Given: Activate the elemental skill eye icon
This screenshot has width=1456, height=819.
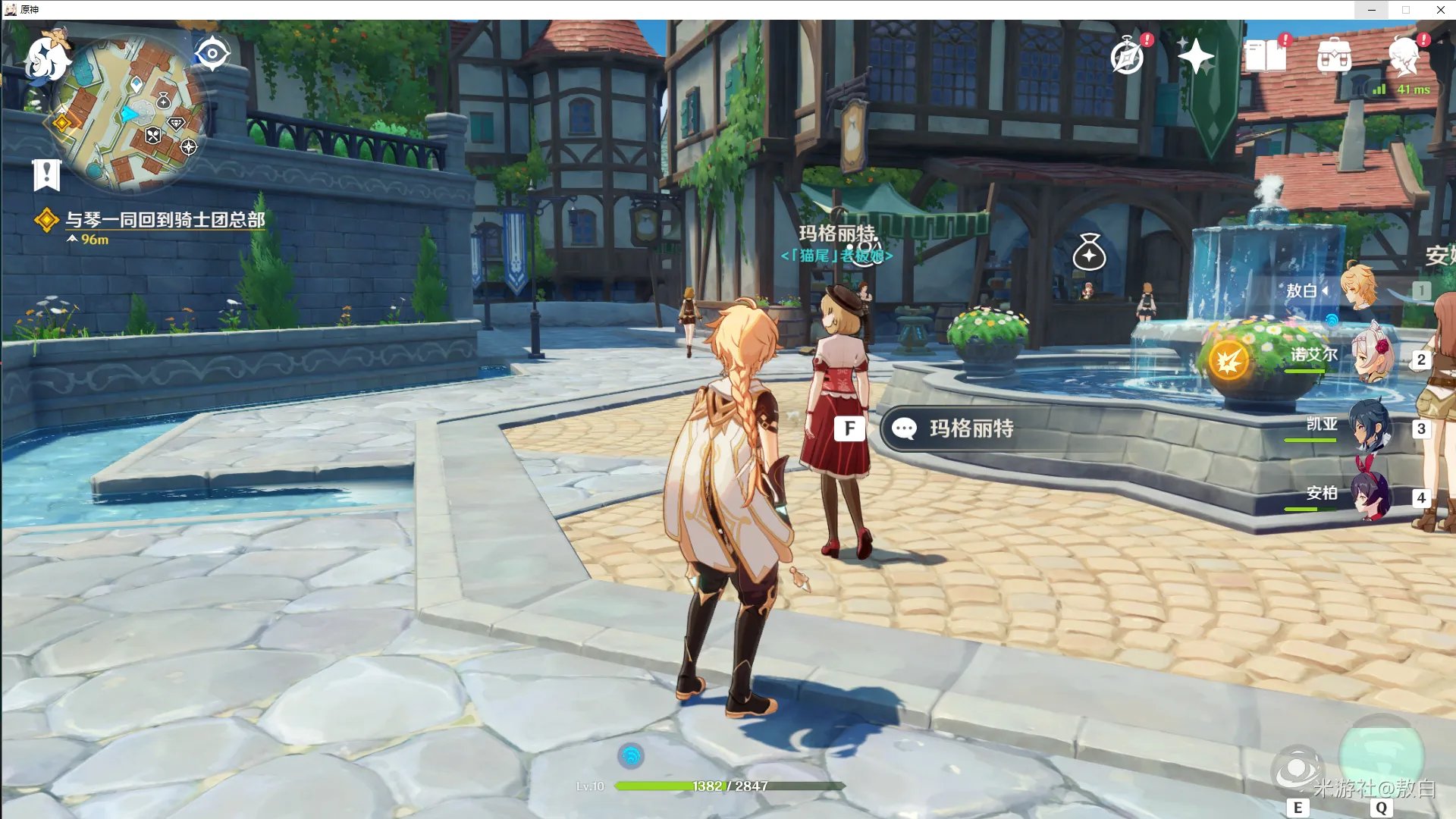Looking at the screenshot, I should (x=1297, y=770).
